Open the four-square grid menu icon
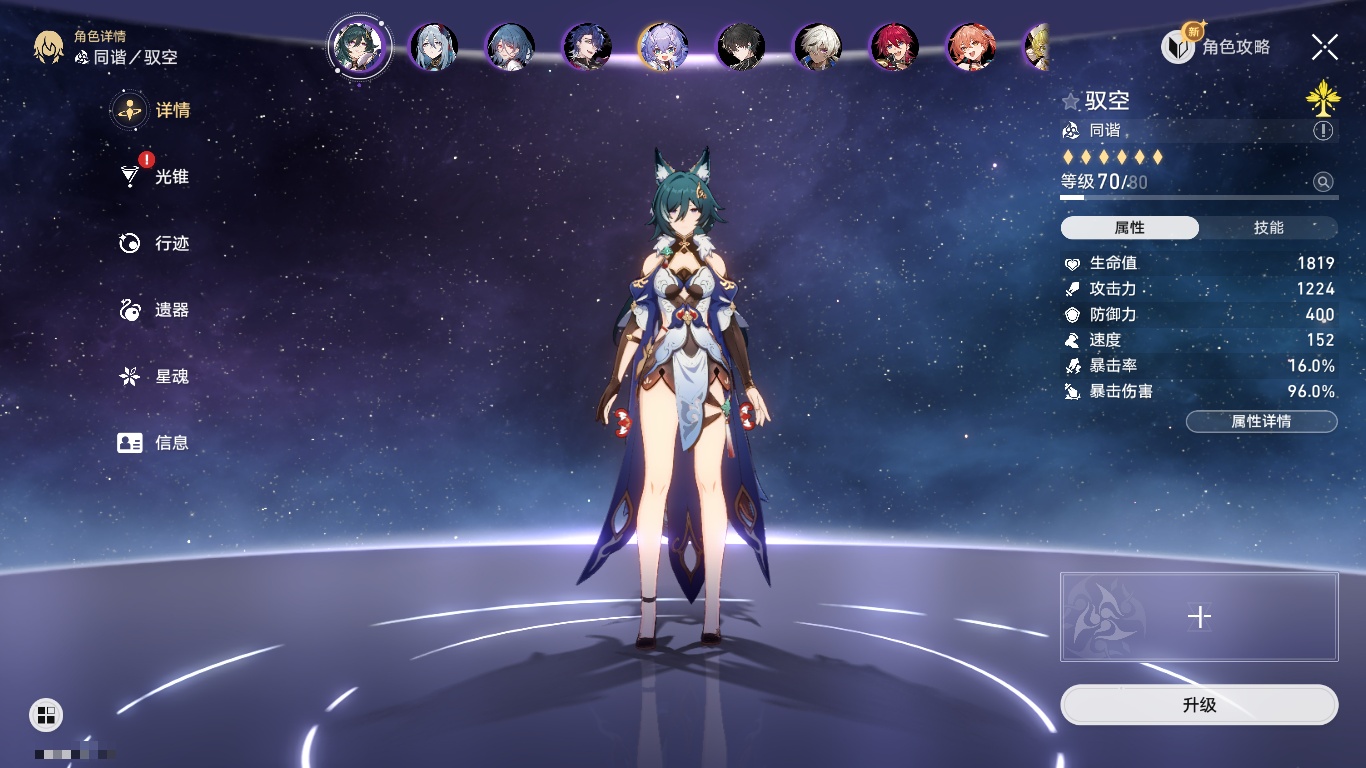The image size is (1366, 768). tap(46, 714)
